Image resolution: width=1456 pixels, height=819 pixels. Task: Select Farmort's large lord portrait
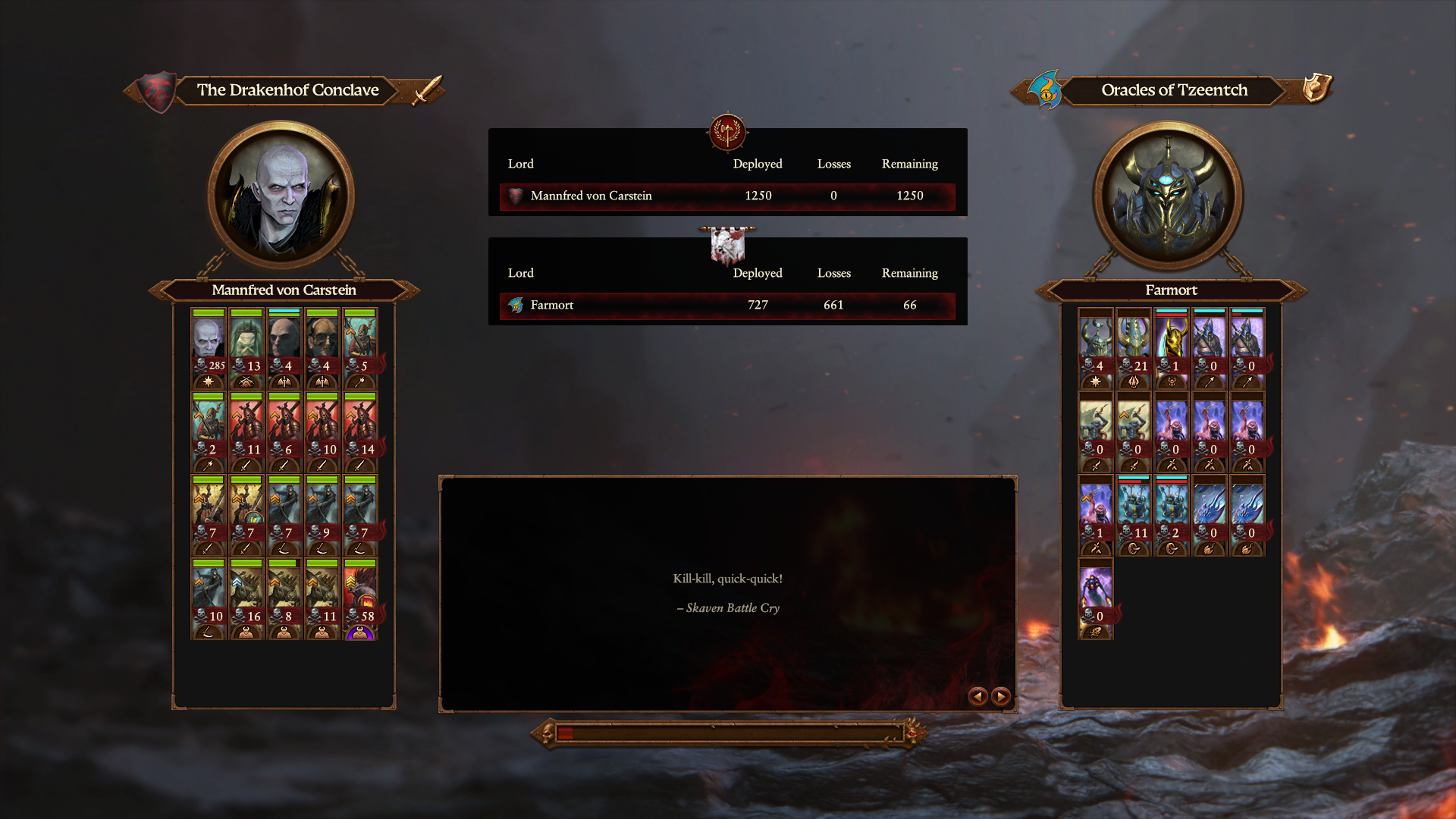click(x=1168, y=196)
